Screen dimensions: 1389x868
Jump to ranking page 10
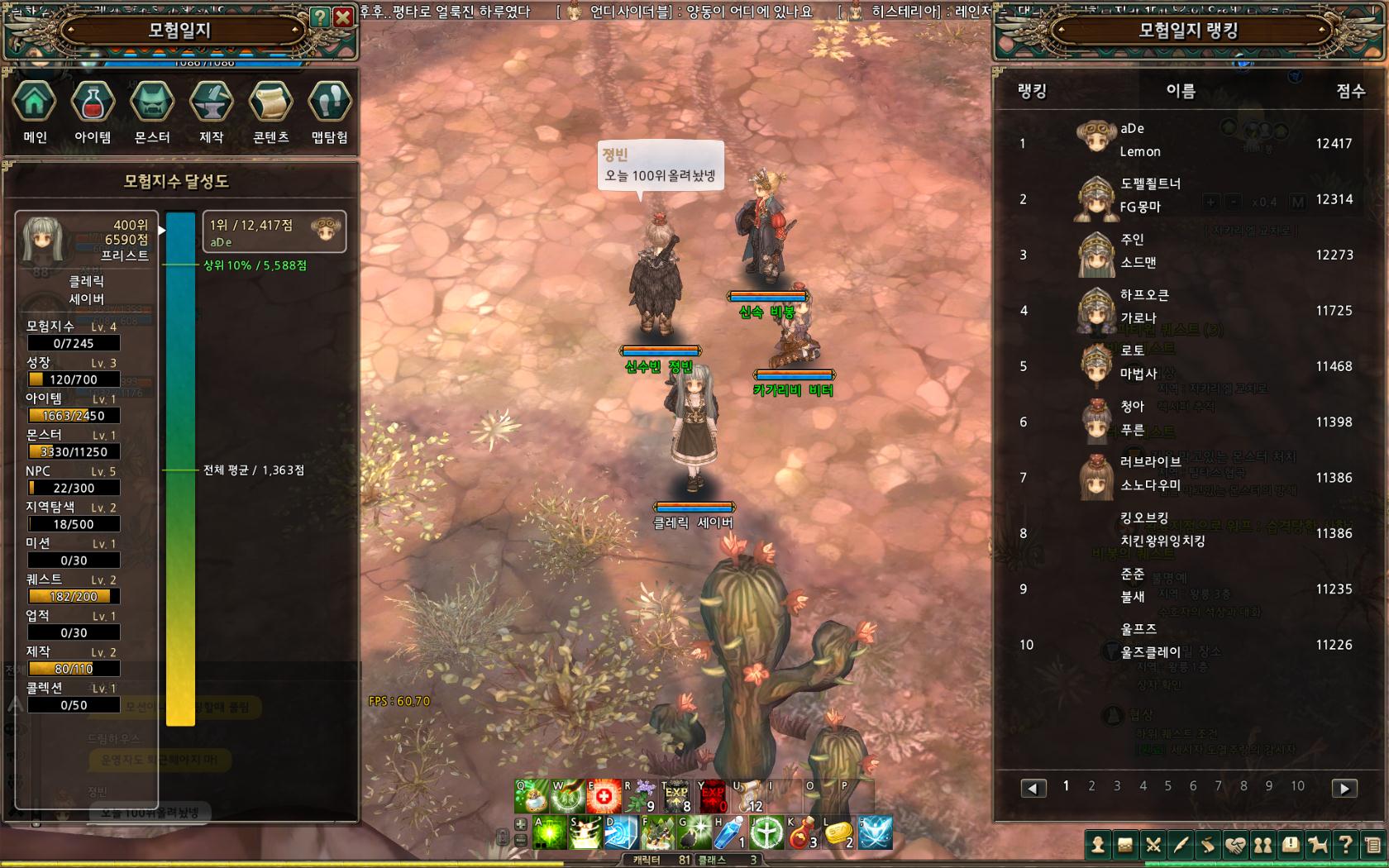[1297, 786]
